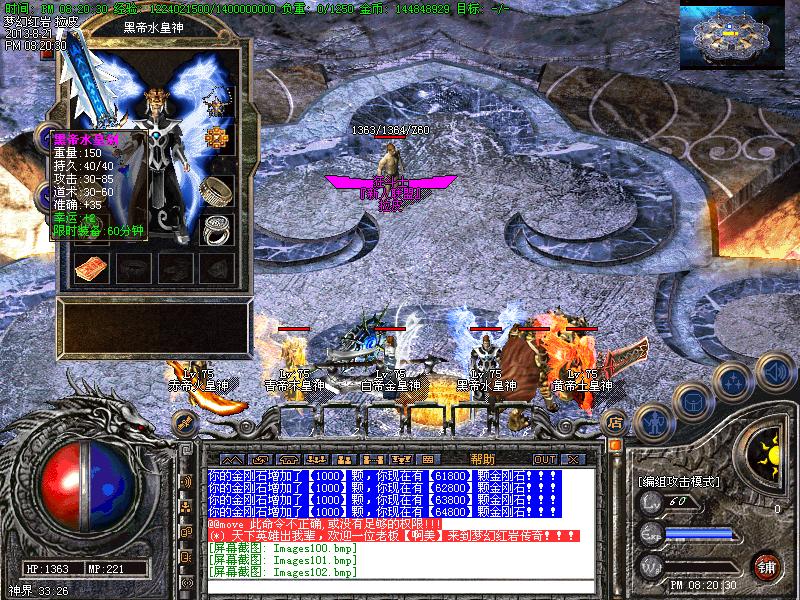Close the game with the X button
The height and width of the screenshot is (600, 800).
tap(572, 459)
